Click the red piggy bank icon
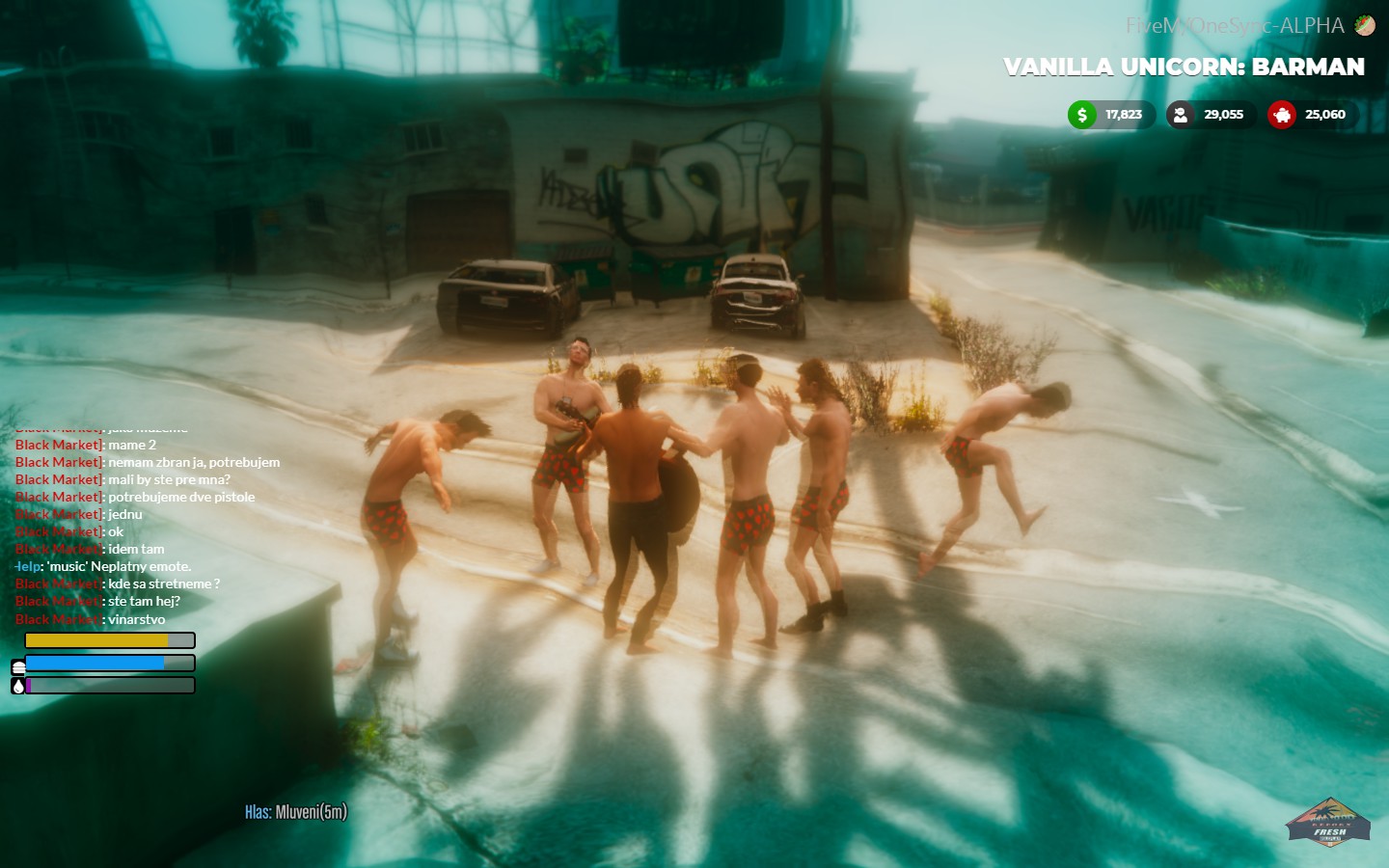This screenshot has height=868, width=1389. 1281,115
